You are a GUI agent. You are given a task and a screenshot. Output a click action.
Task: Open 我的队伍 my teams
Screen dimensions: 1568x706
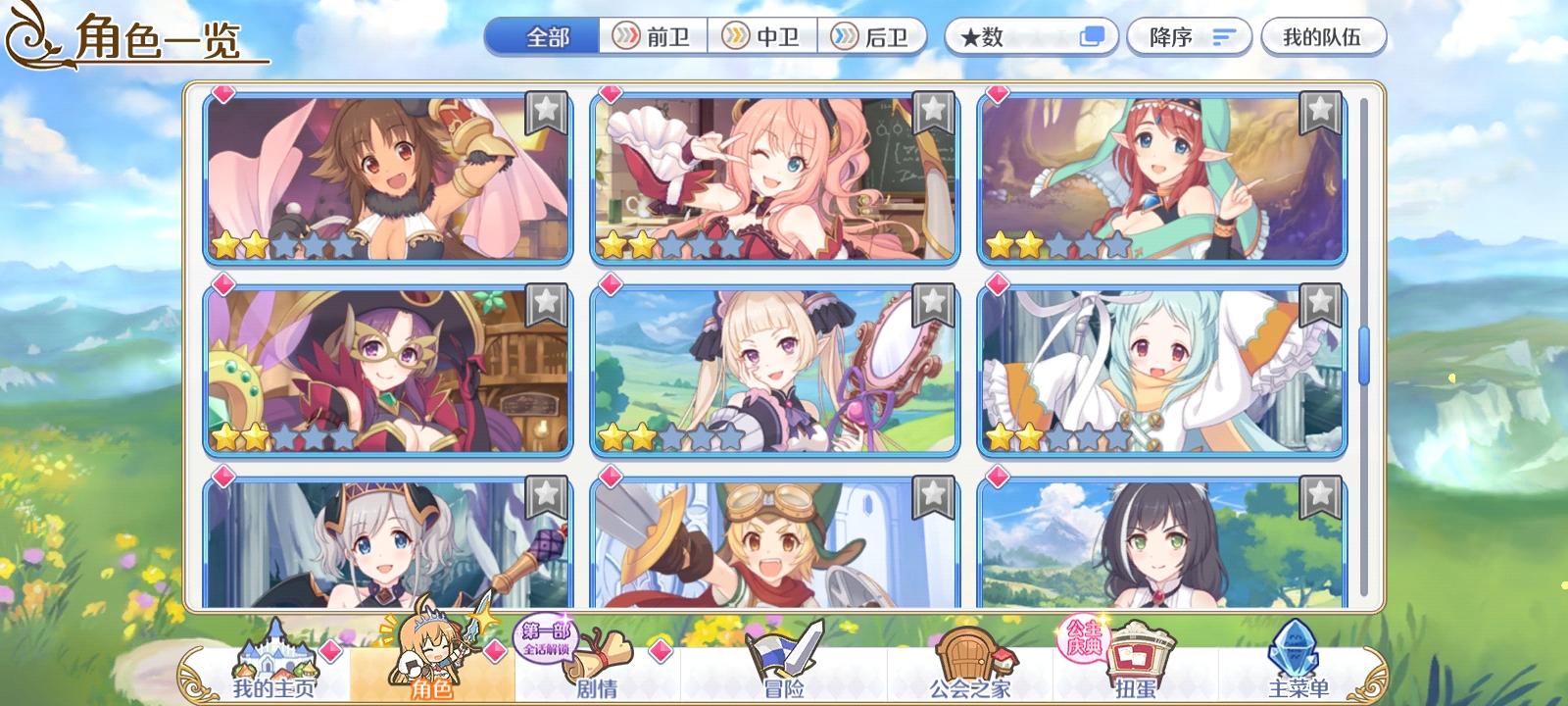(1325, 36)
